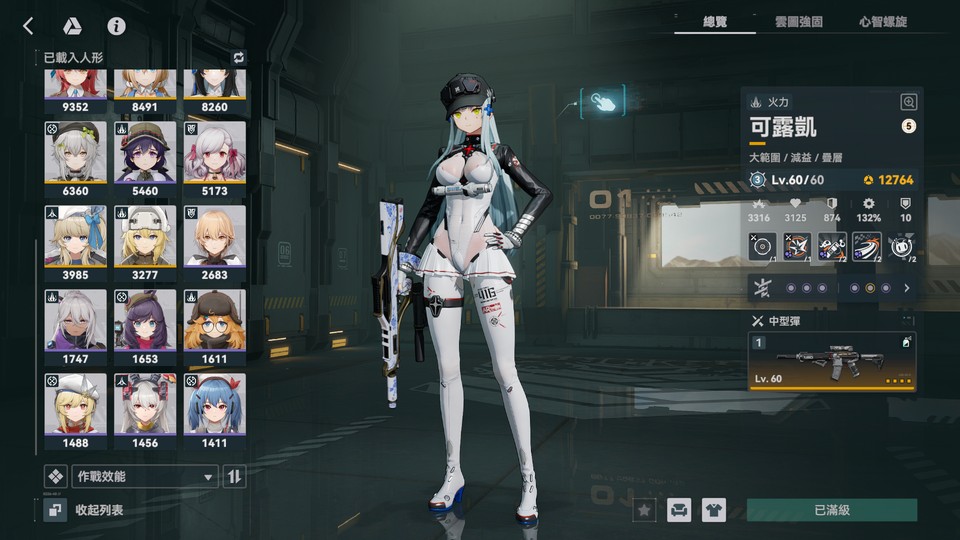The width and height of the screenshot is (960, 540).
Task: Switch to the 總覽 tab
Action: 713,21
